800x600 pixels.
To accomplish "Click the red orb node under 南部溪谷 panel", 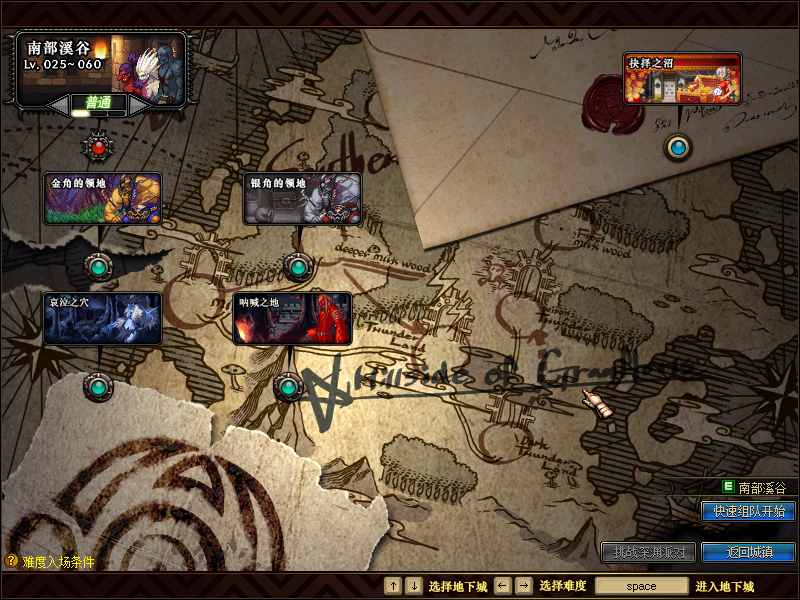I will click(98, 148).
